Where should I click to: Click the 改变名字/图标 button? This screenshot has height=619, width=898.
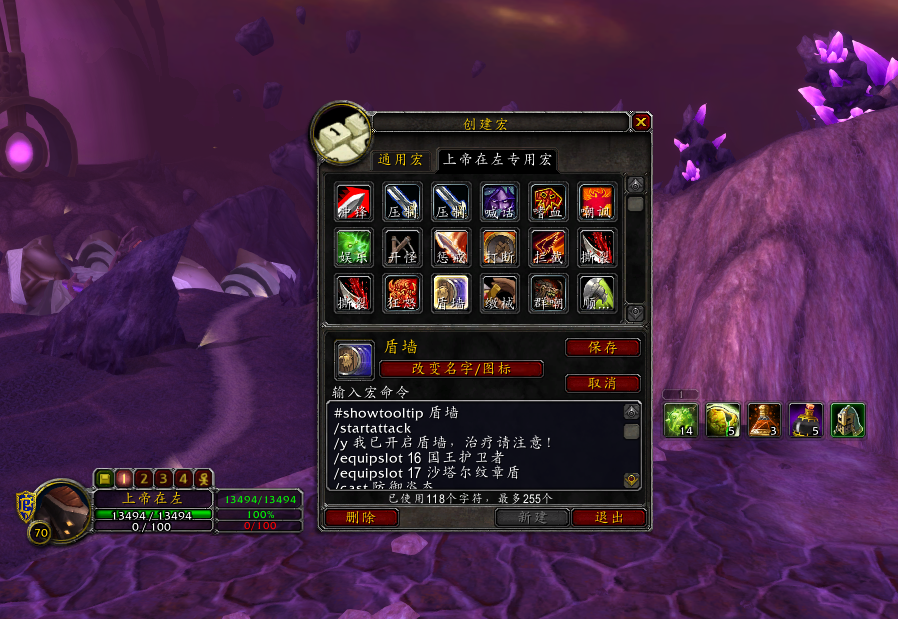pos(461,369)
